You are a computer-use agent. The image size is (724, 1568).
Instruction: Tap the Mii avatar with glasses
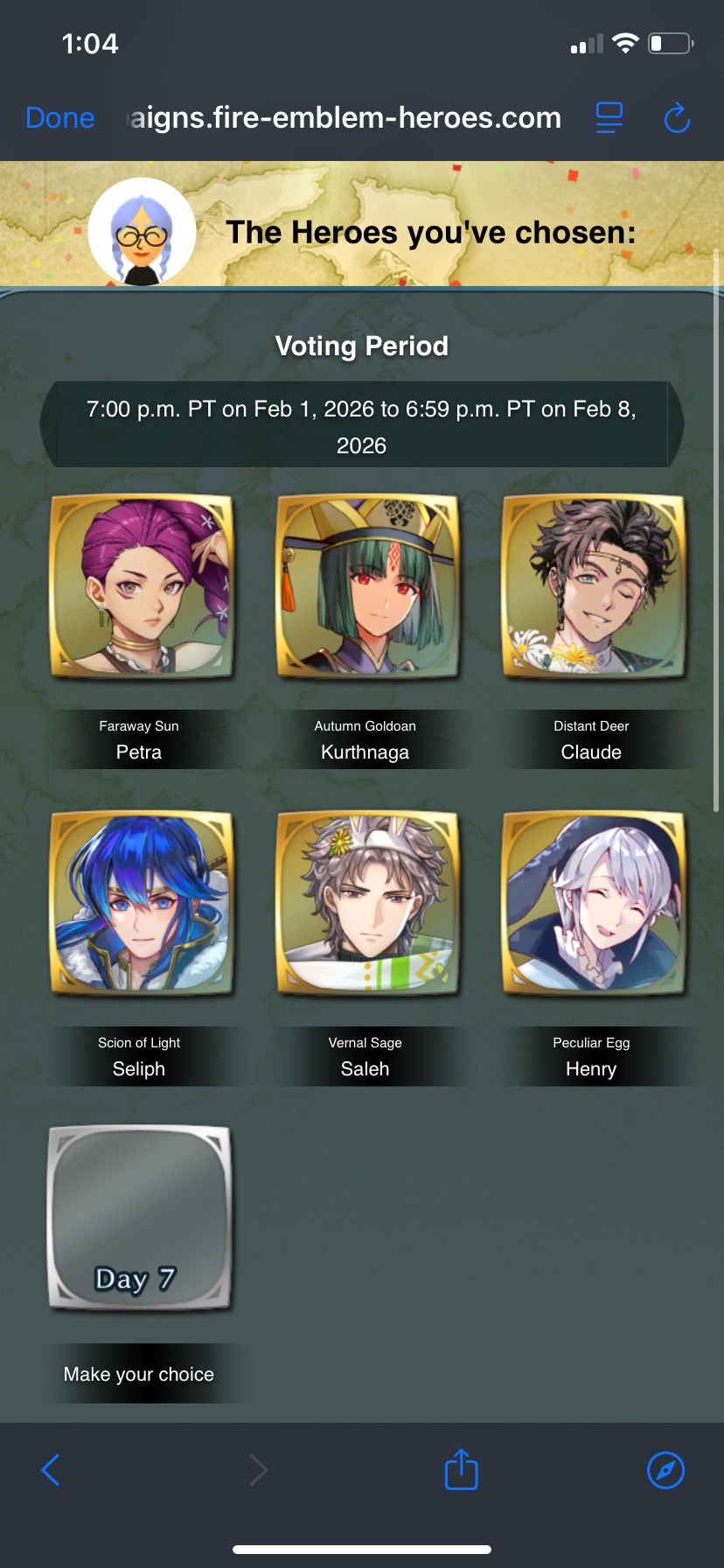(x=142, y=233)
